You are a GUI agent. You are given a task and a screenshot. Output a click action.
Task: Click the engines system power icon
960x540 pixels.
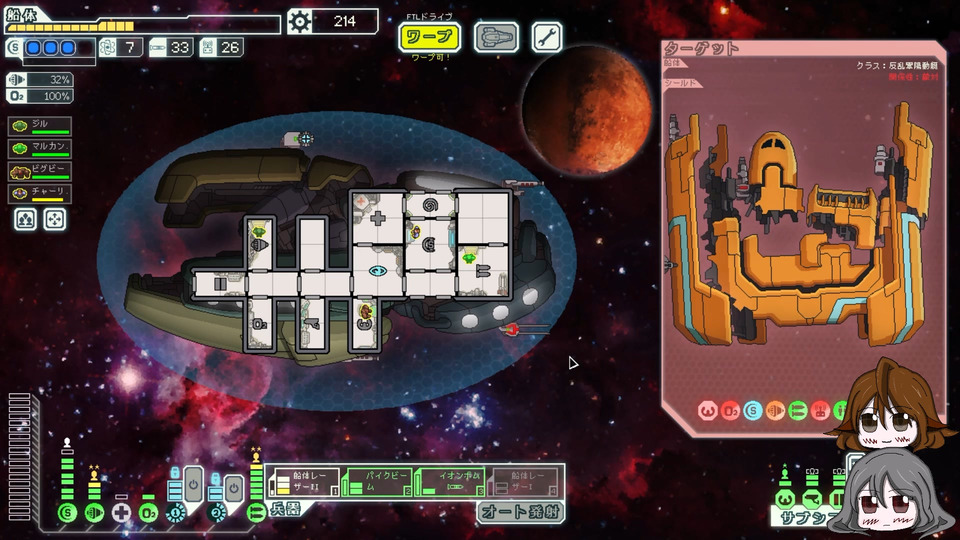pyautogui.click(x=94, y=513)
